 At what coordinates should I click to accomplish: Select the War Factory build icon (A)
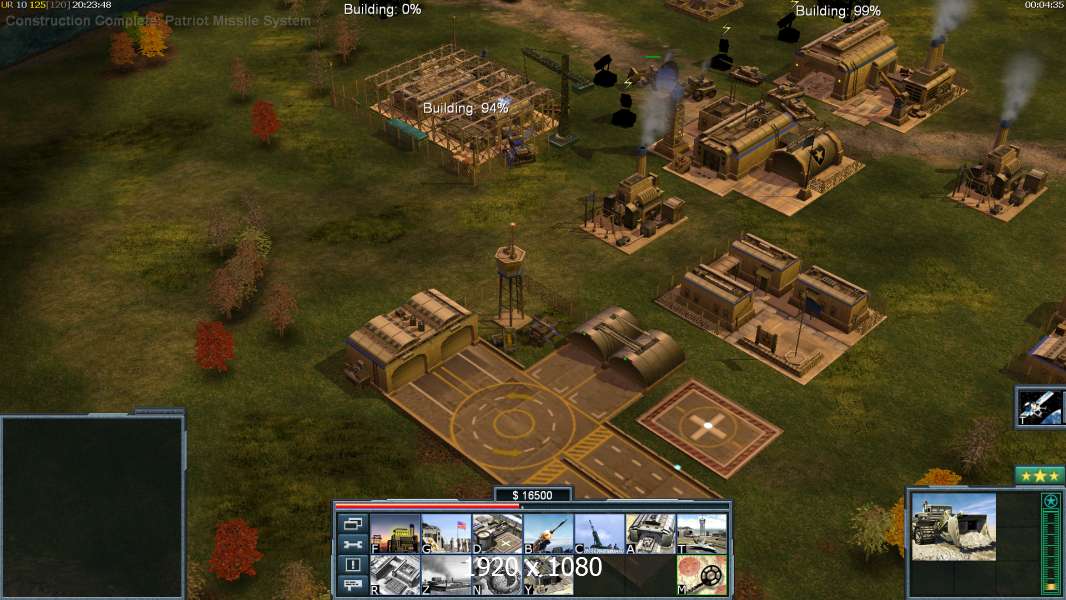pyautogui.click(x=650, y=534)
